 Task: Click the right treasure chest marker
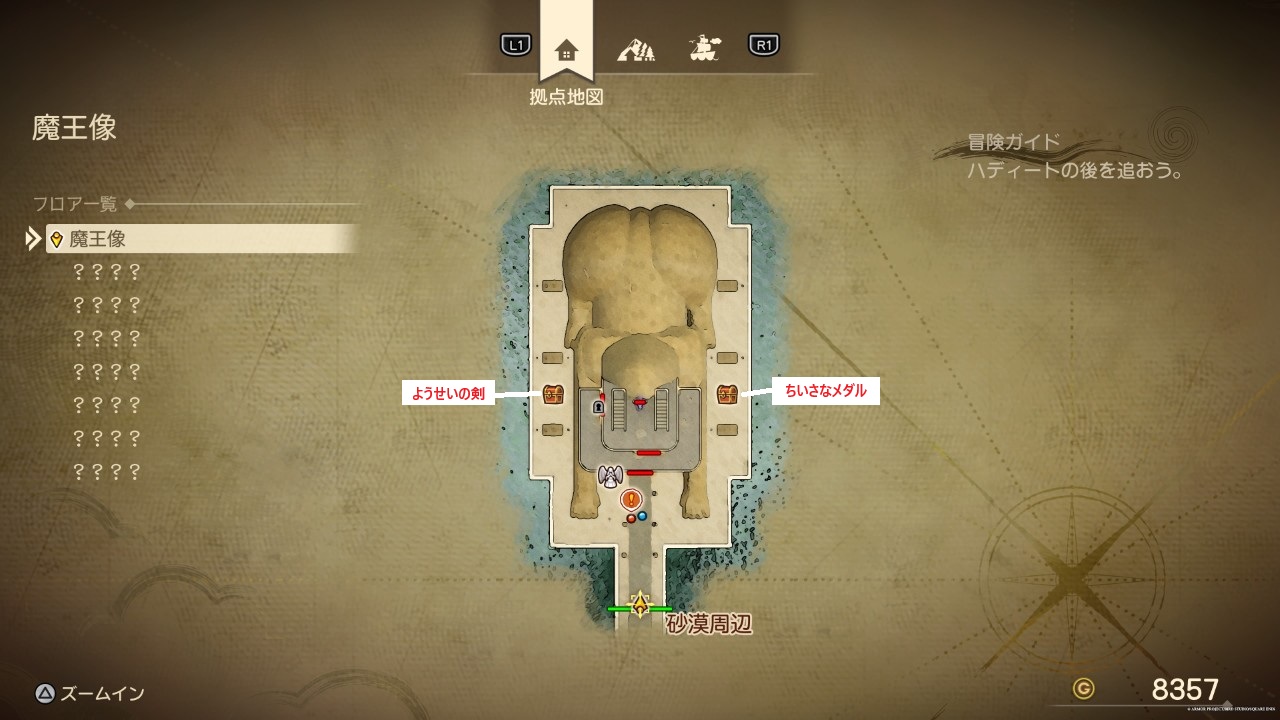coord(727,394)
